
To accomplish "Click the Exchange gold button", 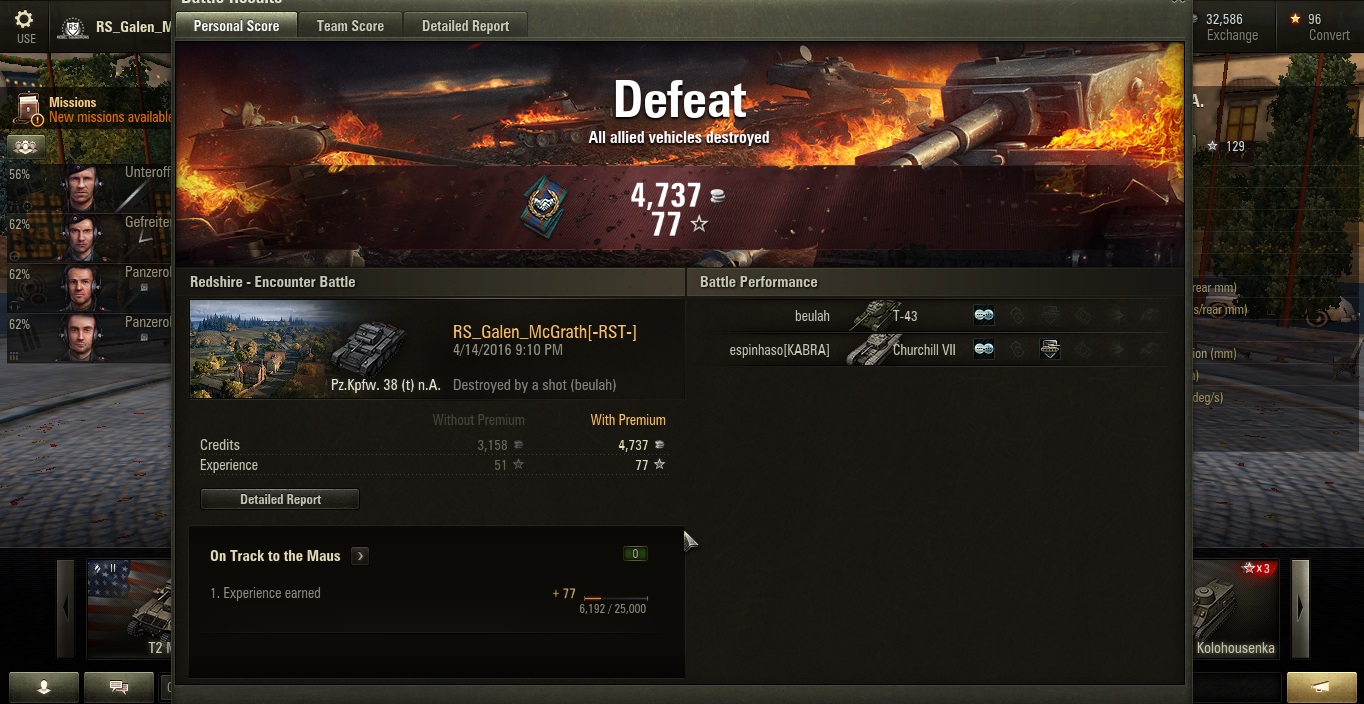I will coord(1231,27).
